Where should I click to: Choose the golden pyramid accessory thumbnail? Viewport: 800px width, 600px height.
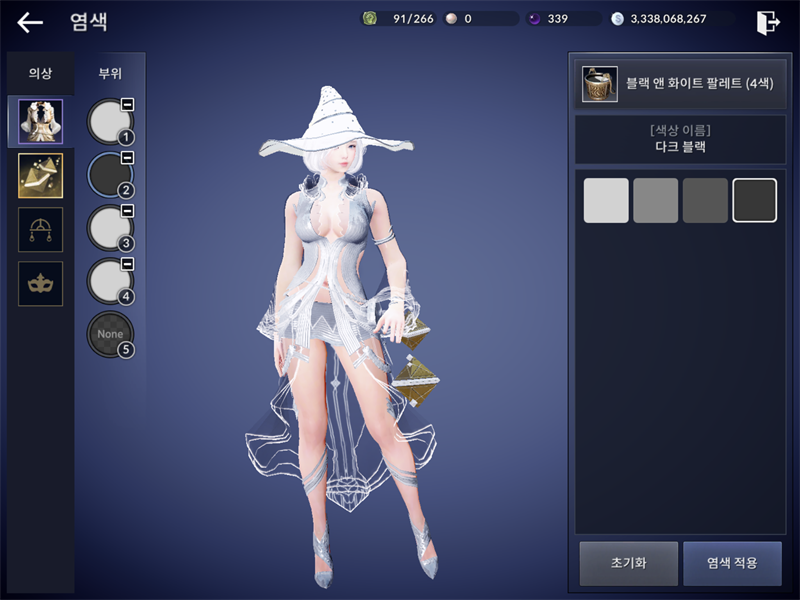click(x=41, y=176)
